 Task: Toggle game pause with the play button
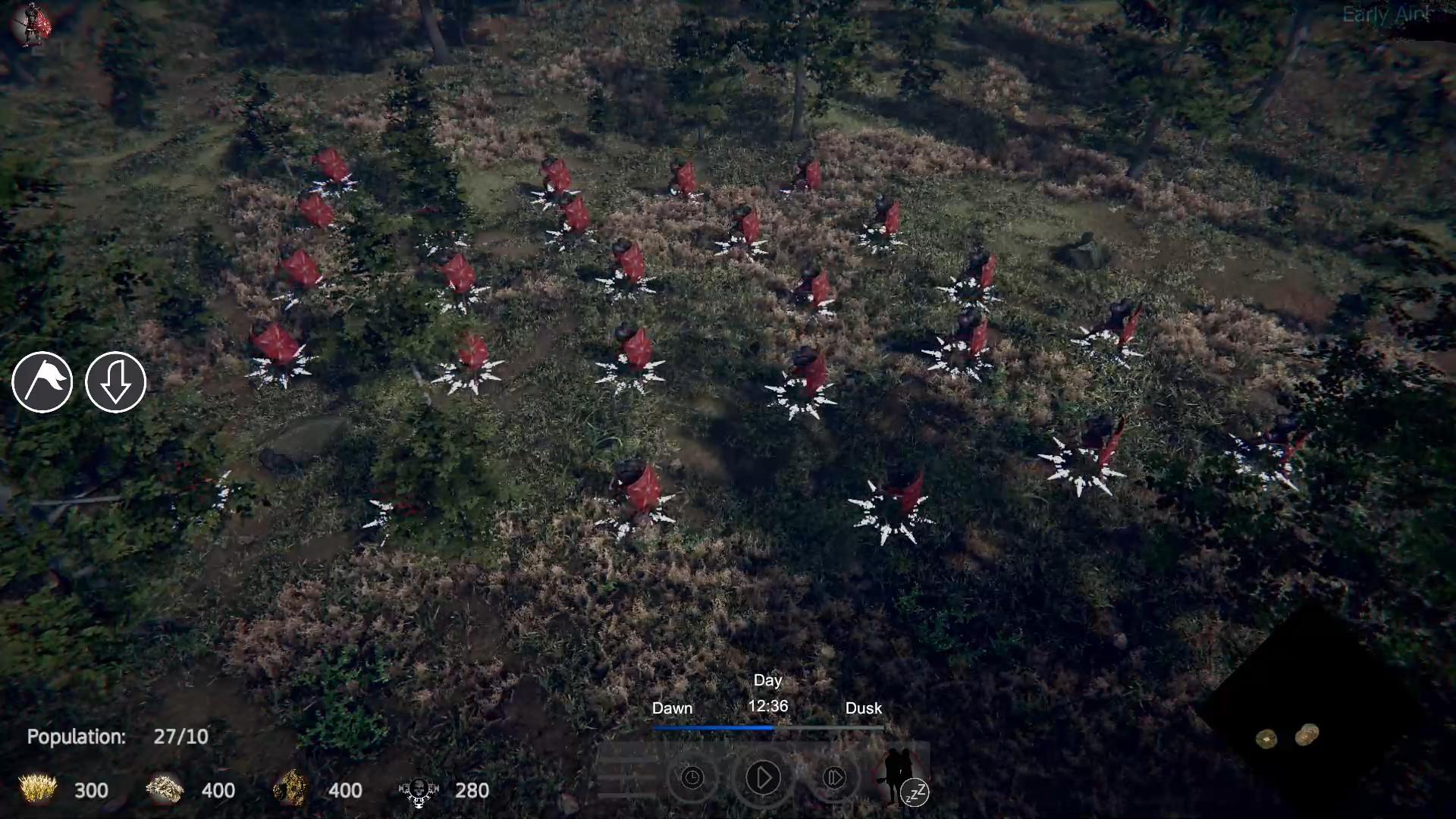[763, 778]
